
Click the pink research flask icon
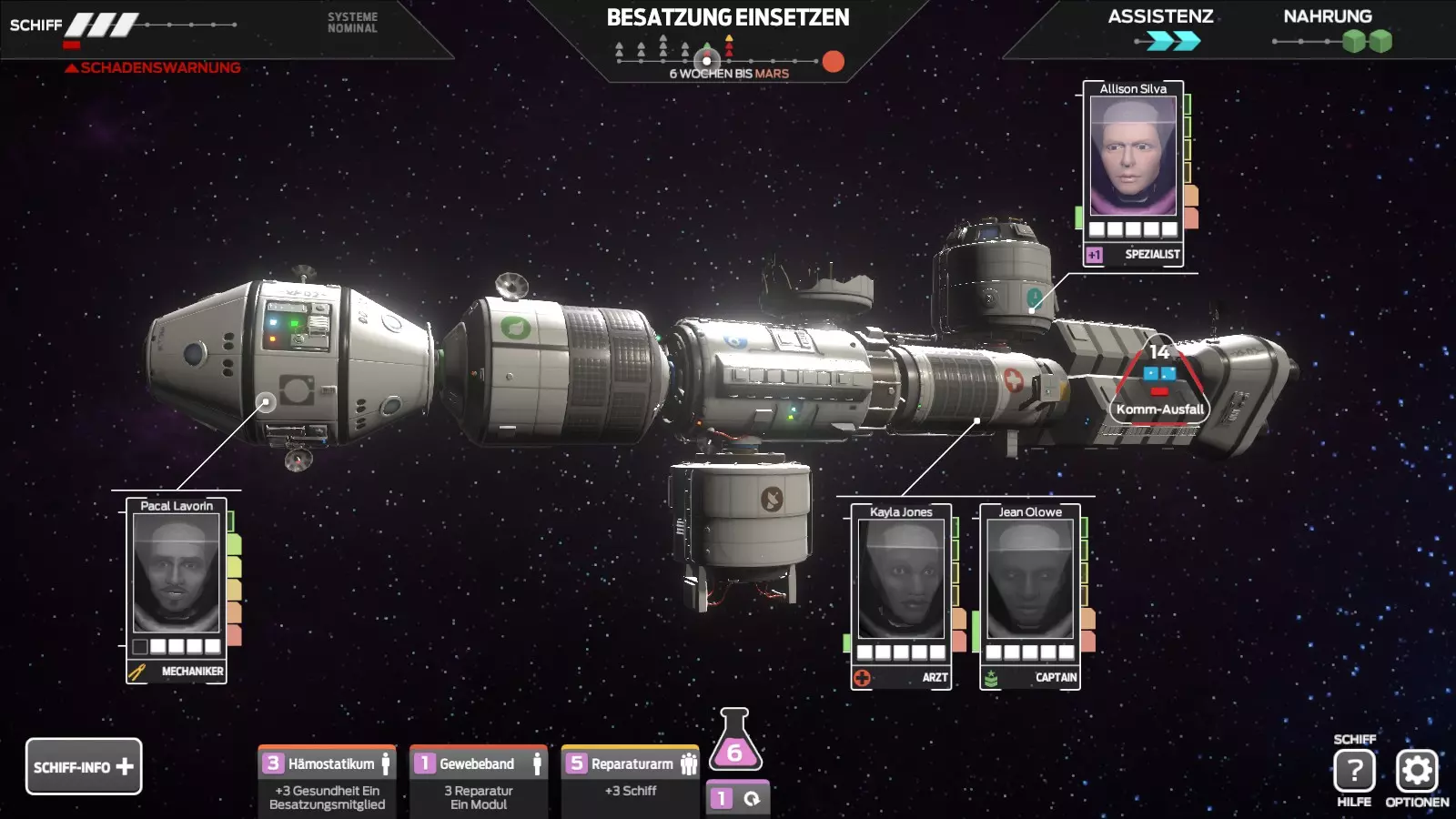click(734, 740)
